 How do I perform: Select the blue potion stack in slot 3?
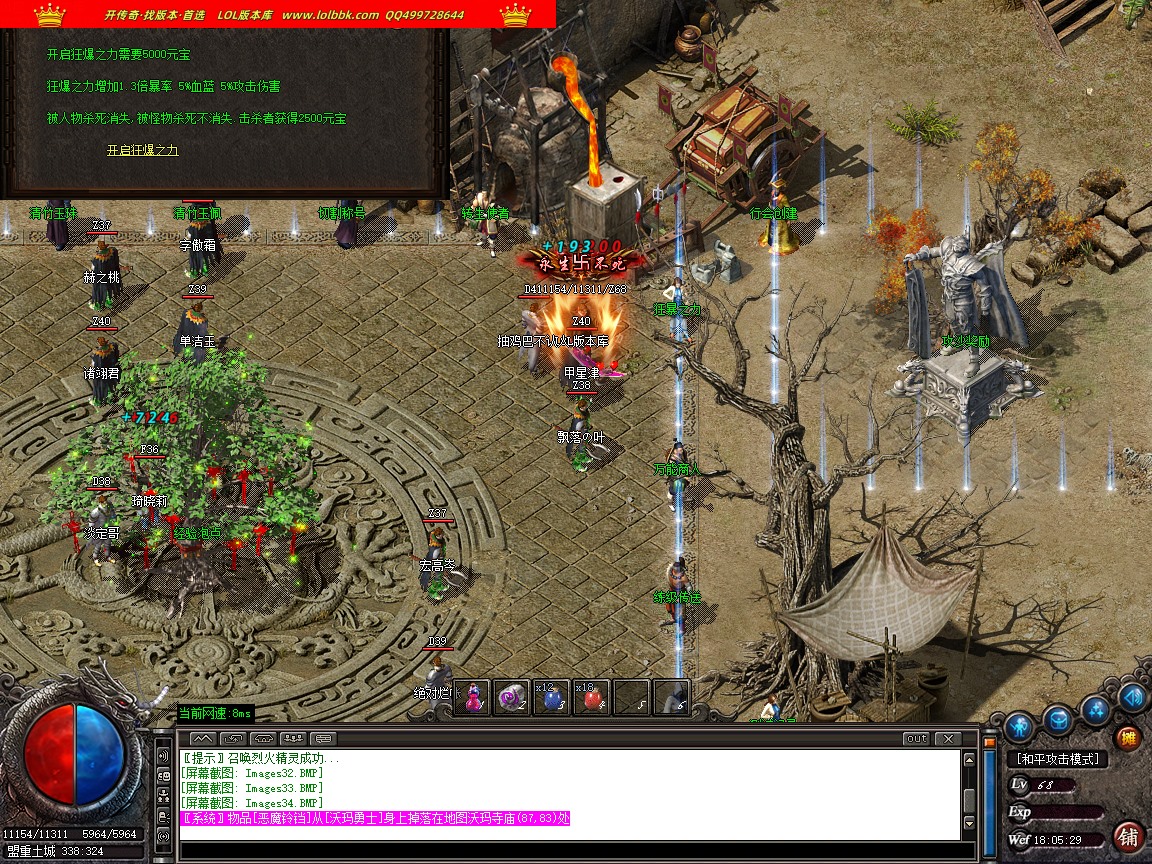pyautogui.click(x=553, y=698)
